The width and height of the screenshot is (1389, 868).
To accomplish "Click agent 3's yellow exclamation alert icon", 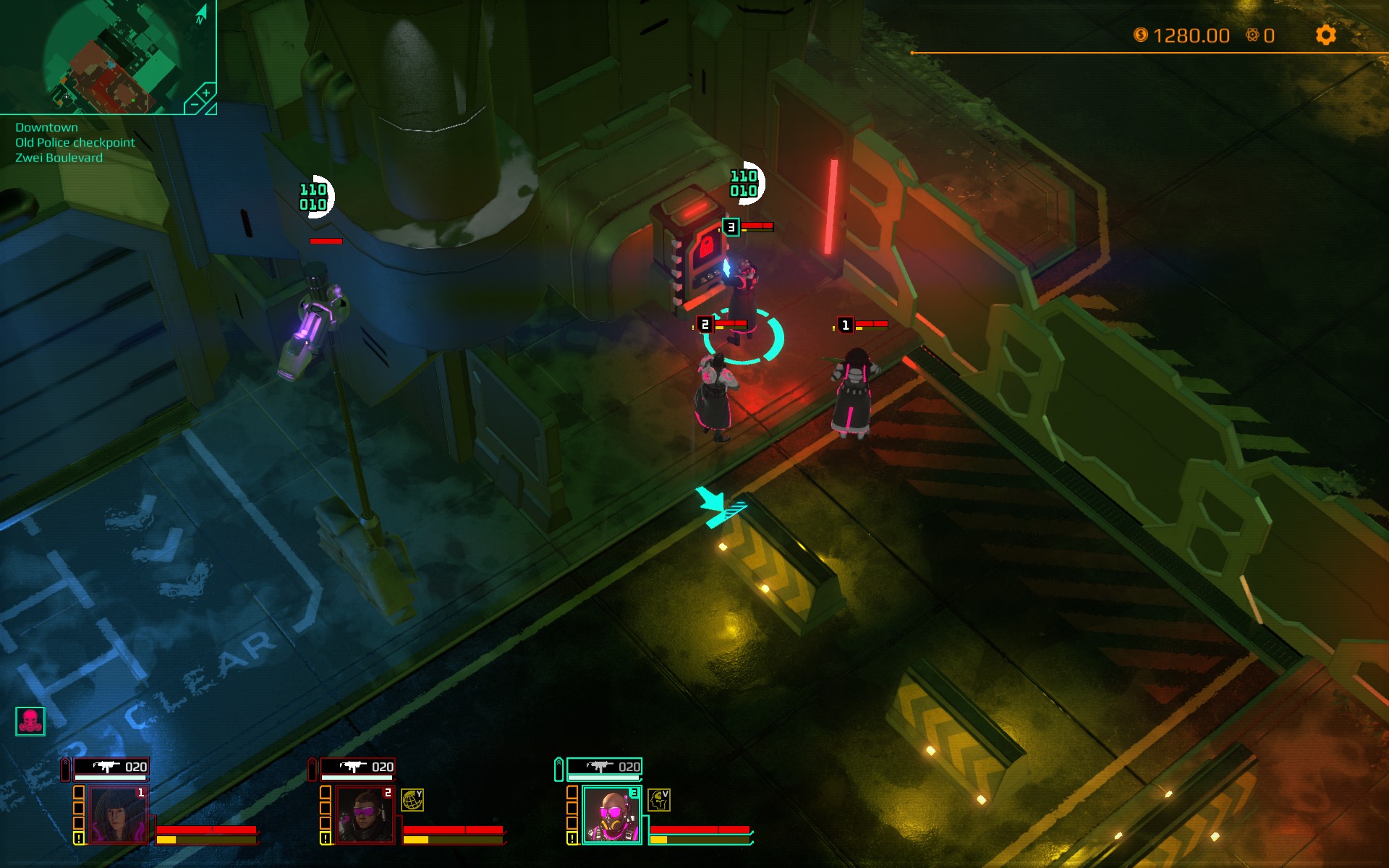I will pyautogui.click(x=572, y=838).
